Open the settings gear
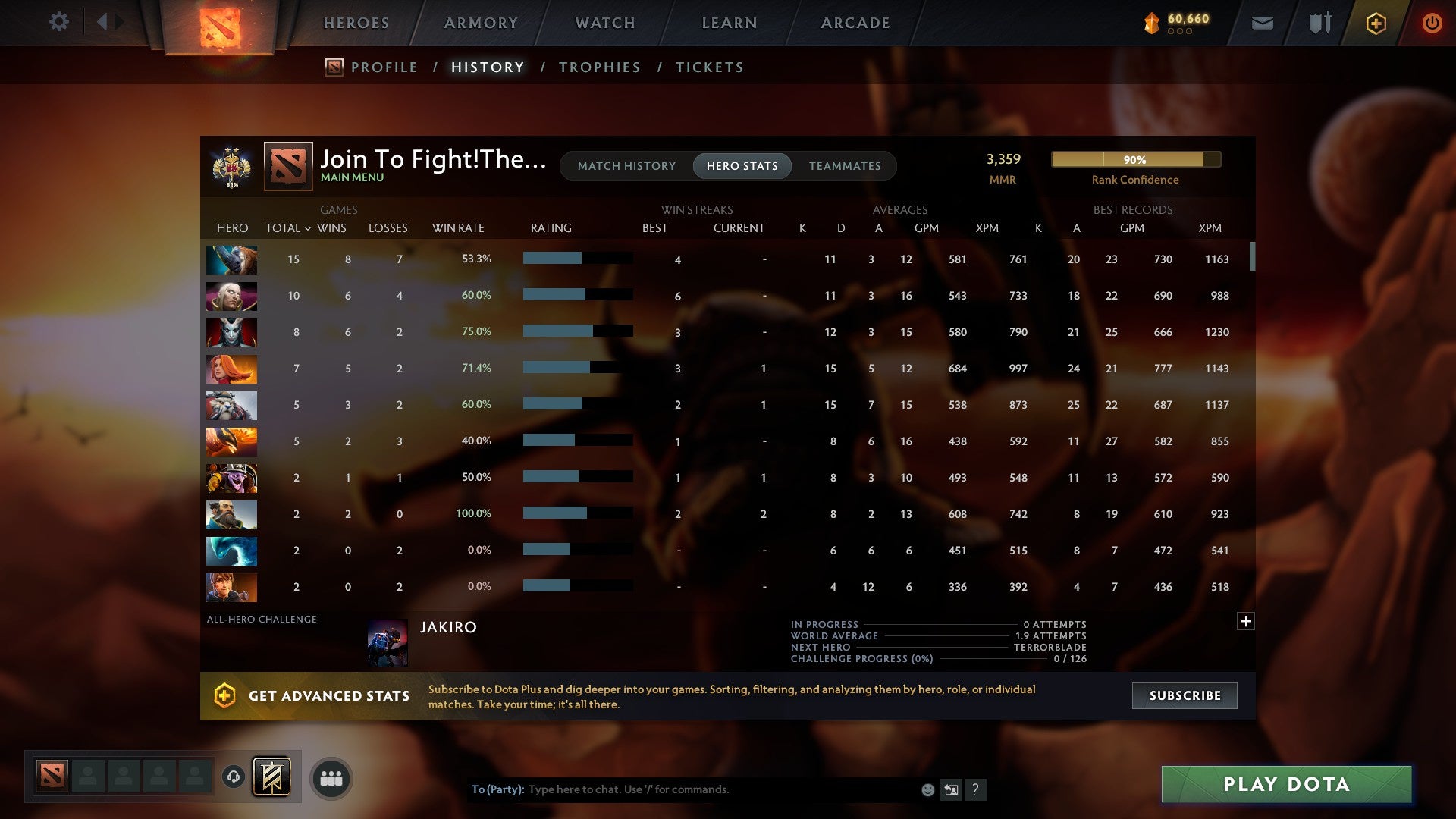Screen dimensions: 1456x819 [x=59, y=22]
